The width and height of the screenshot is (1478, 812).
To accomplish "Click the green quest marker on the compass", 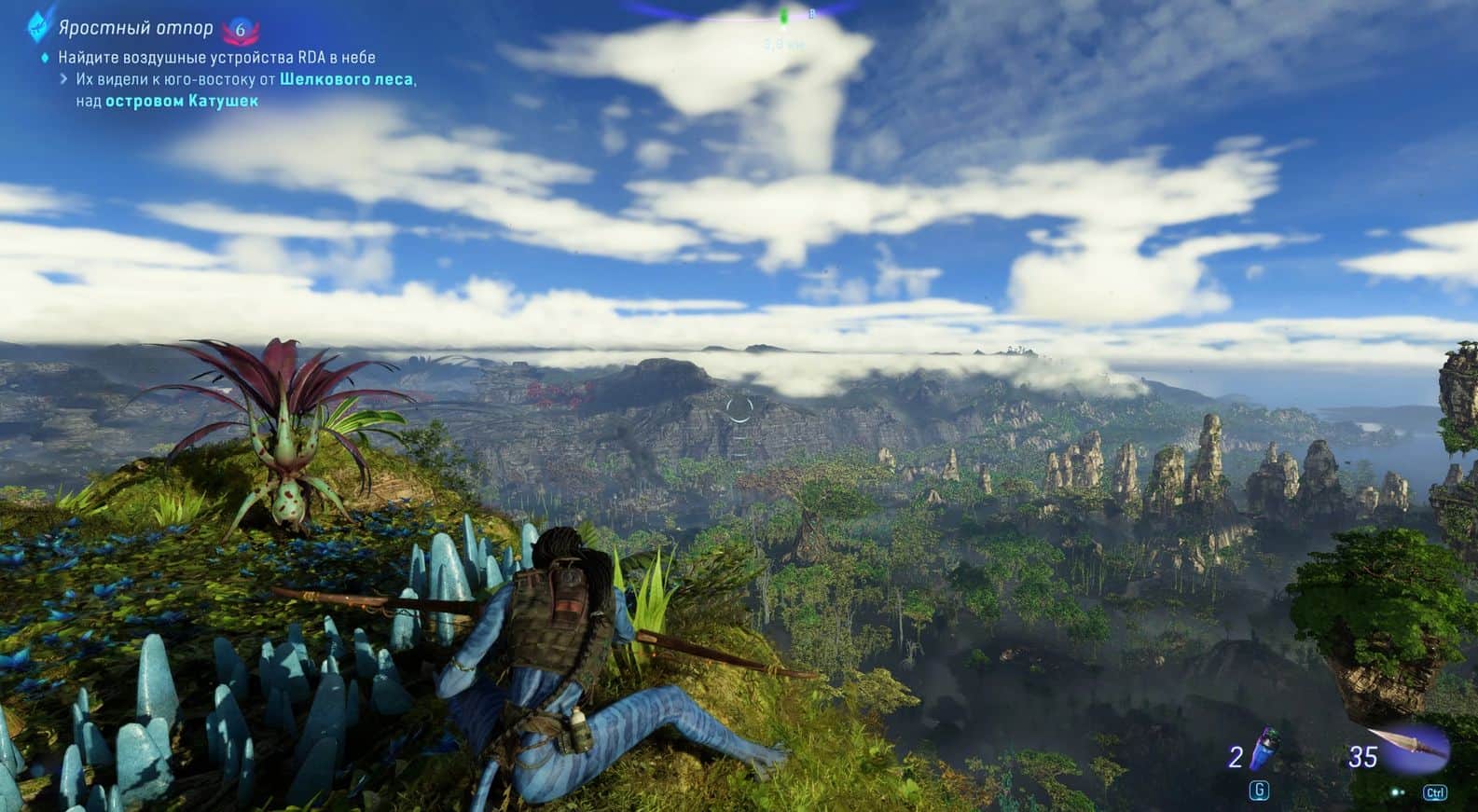I will click(784, 16).
